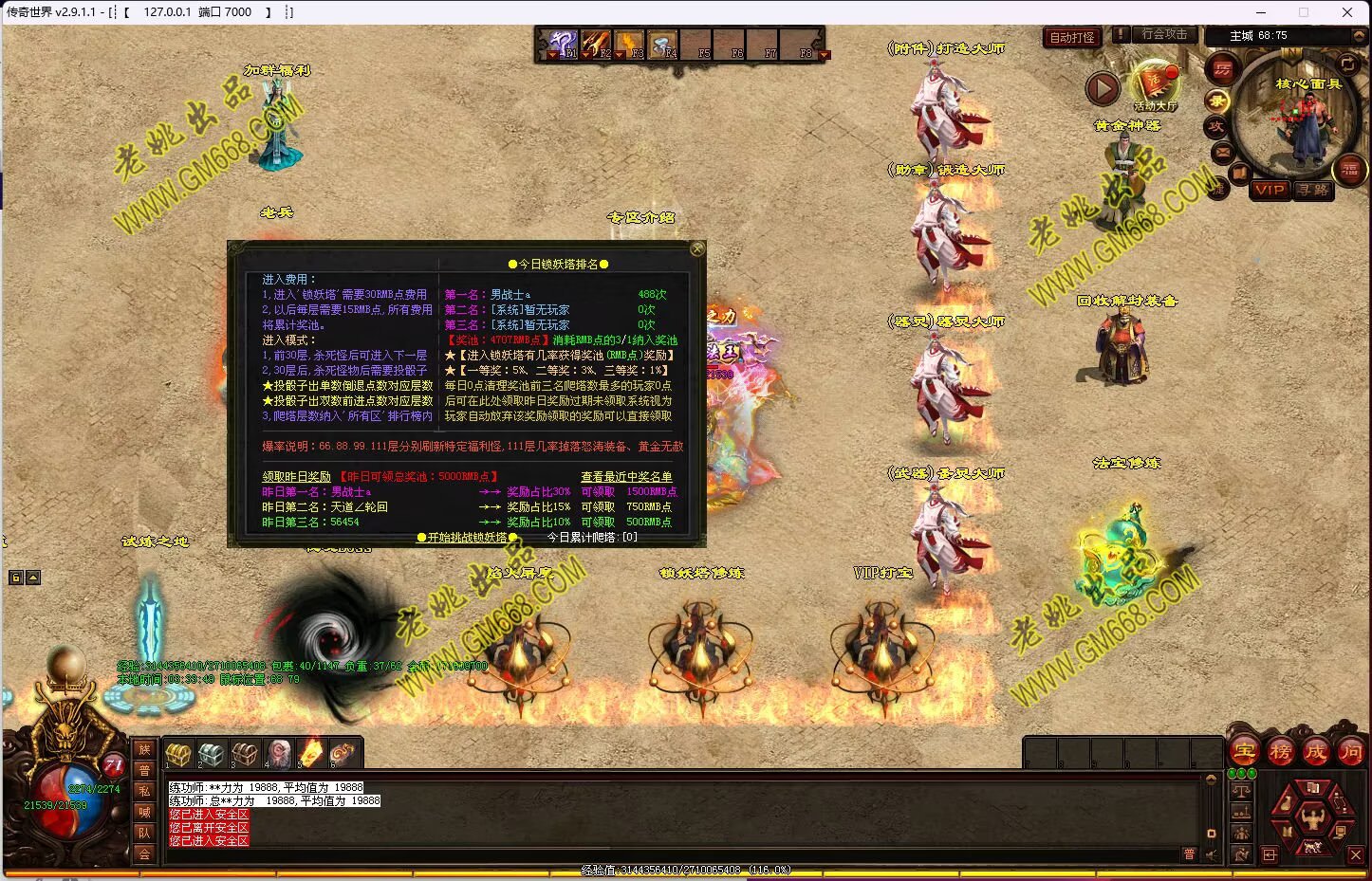The width and height of the screenshot is (1372, 881).
Task: Open the 榜 rankings button
Action: pos(1280,752)
